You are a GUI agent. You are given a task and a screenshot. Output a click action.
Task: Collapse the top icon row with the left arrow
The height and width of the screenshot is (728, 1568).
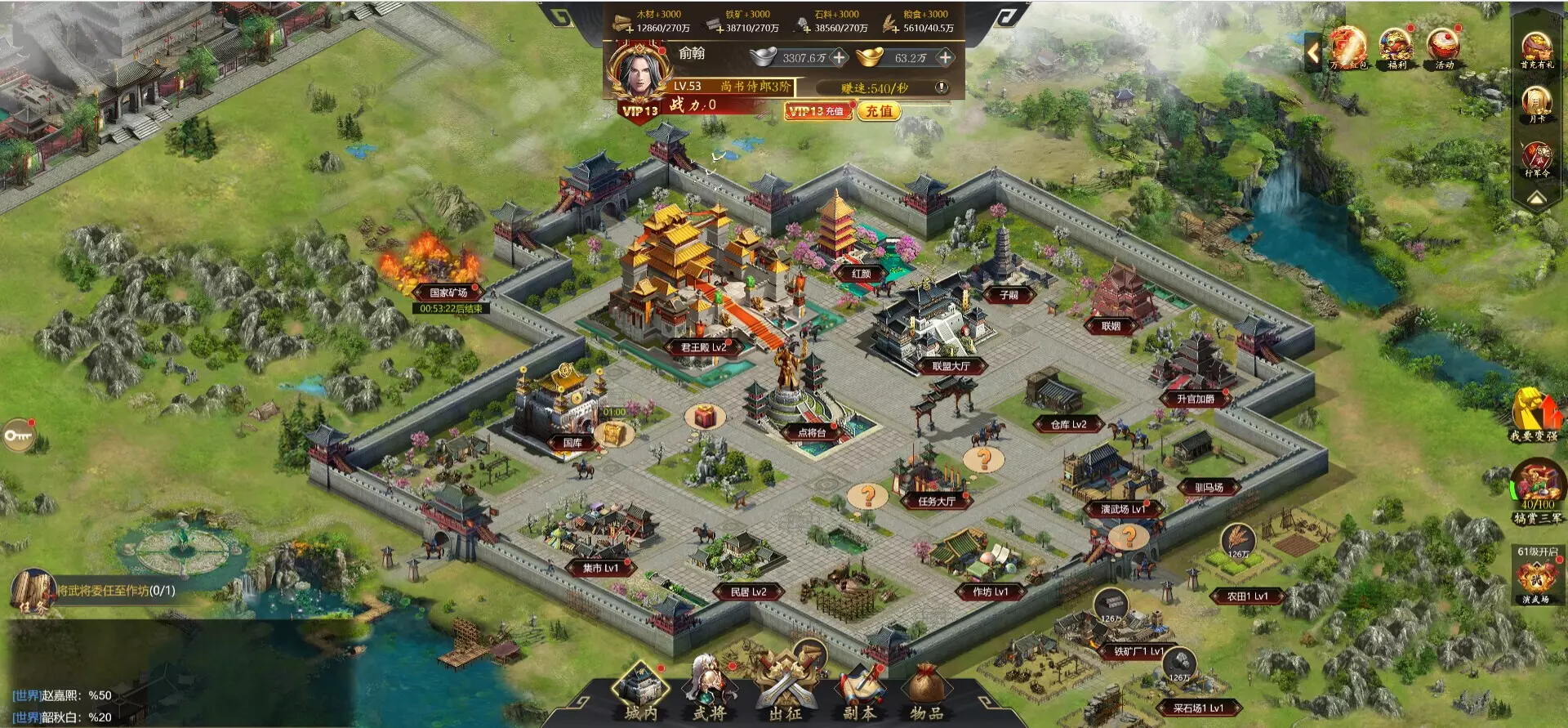point(1312,53)
